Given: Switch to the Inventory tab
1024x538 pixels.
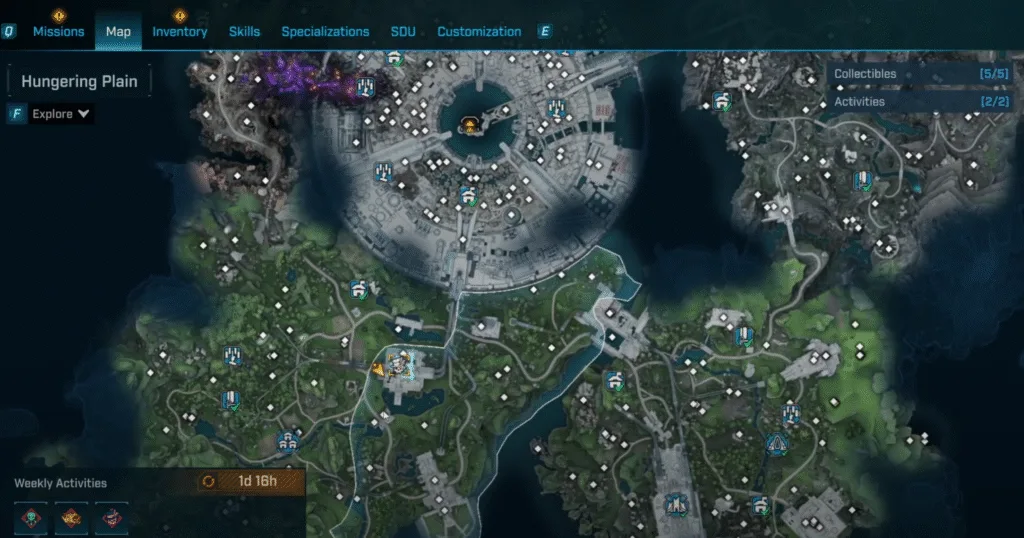Looking at the screenshot, I should [180, 31].
